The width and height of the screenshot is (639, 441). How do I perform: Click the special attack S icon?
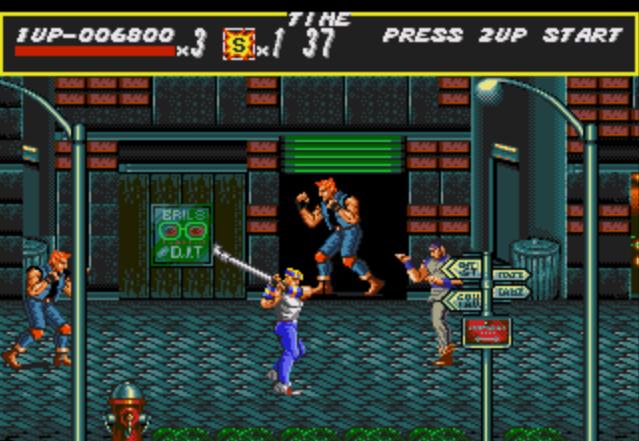(238, 44)
